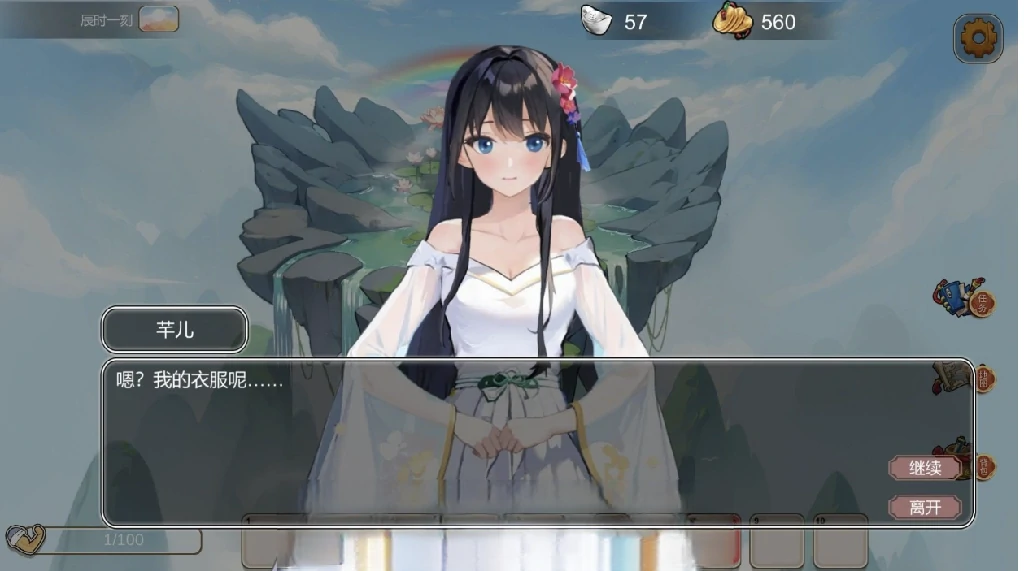
Task: Click the time-of-day sky thumbnail
Action: (x=159, y=19)
